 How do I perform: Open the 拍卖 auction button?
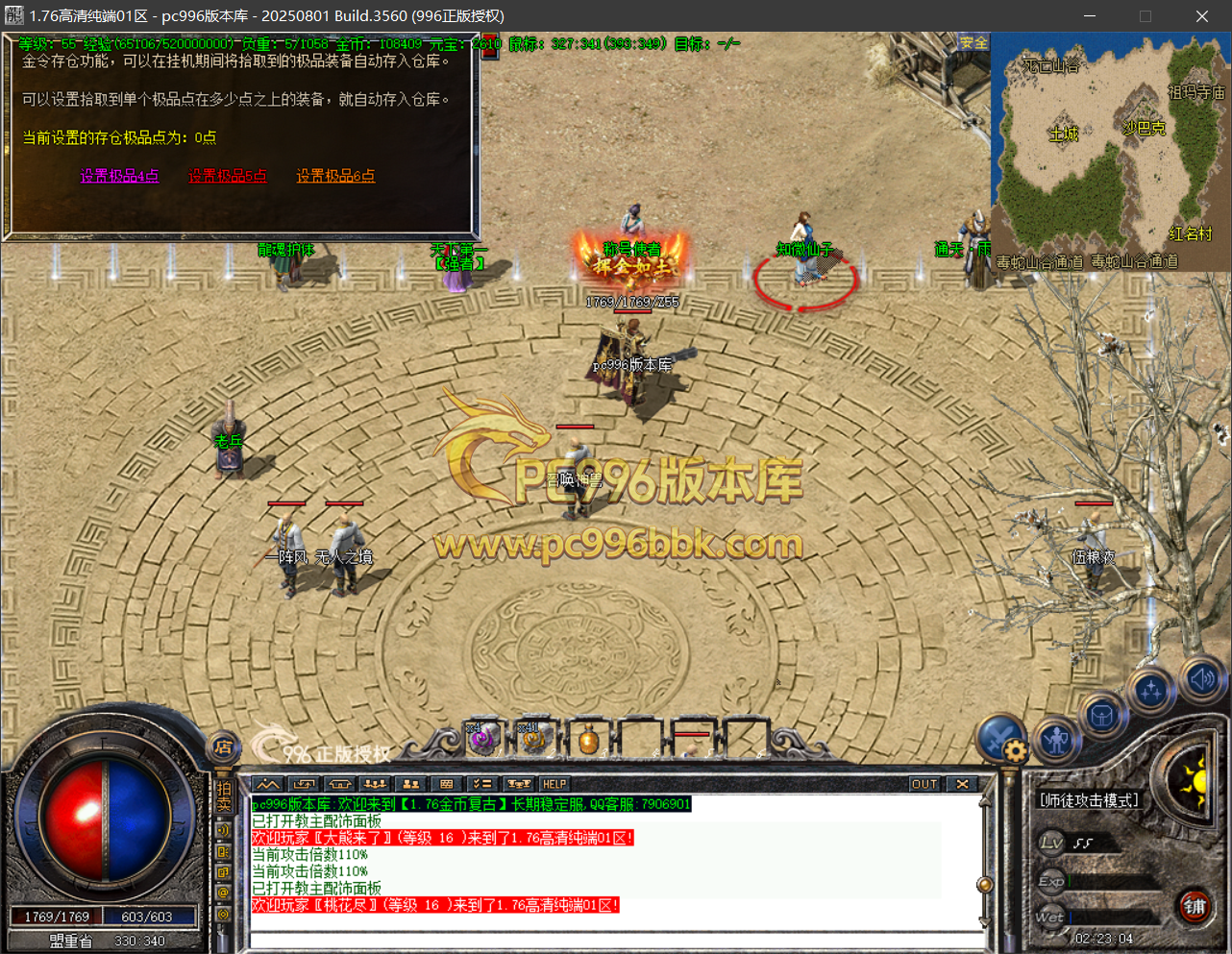(224, 796)
